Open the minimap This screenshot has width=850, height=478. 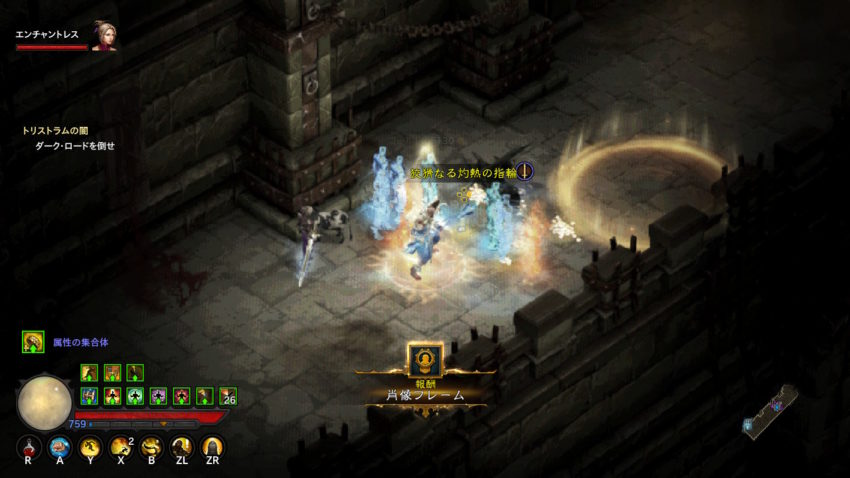(772, 410)
